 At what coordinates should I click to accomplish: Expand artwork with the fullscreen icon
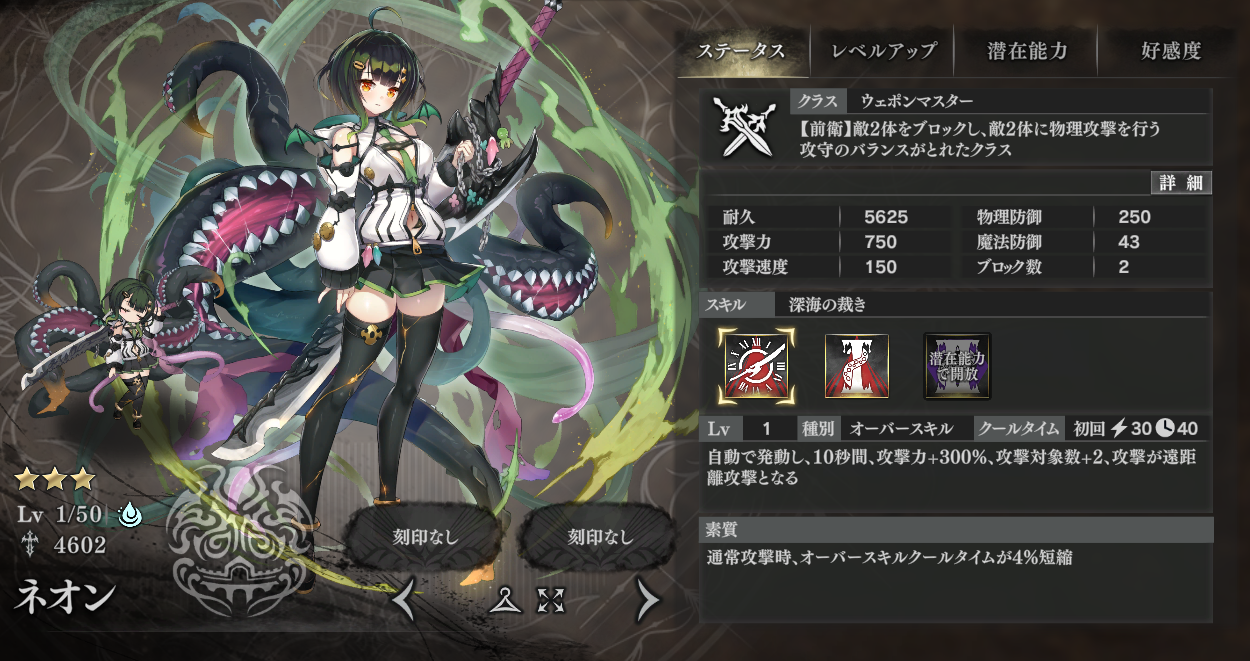click(551, 600)
